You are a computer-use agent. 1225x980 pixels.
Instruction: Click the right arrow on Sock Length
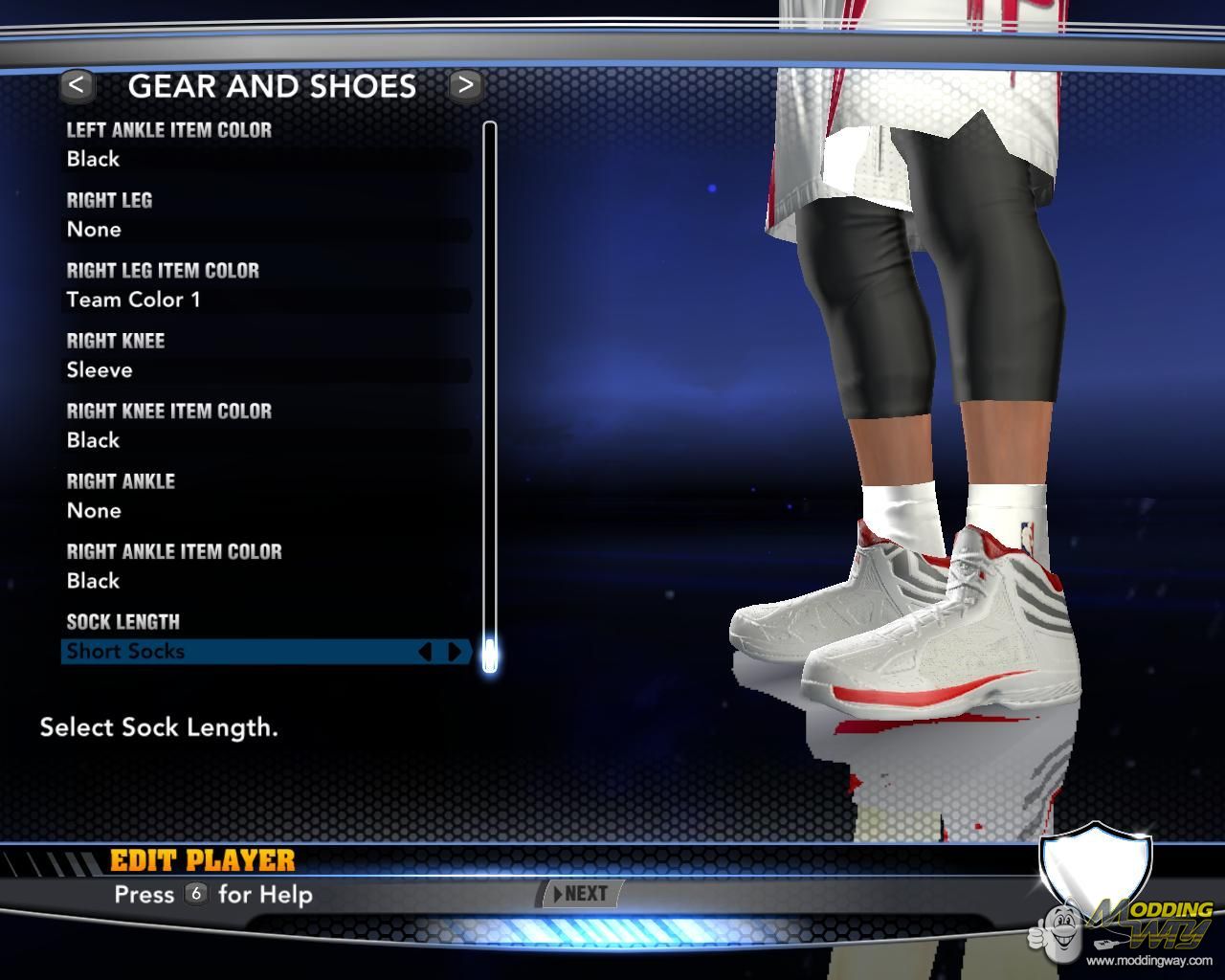point(455,652)
